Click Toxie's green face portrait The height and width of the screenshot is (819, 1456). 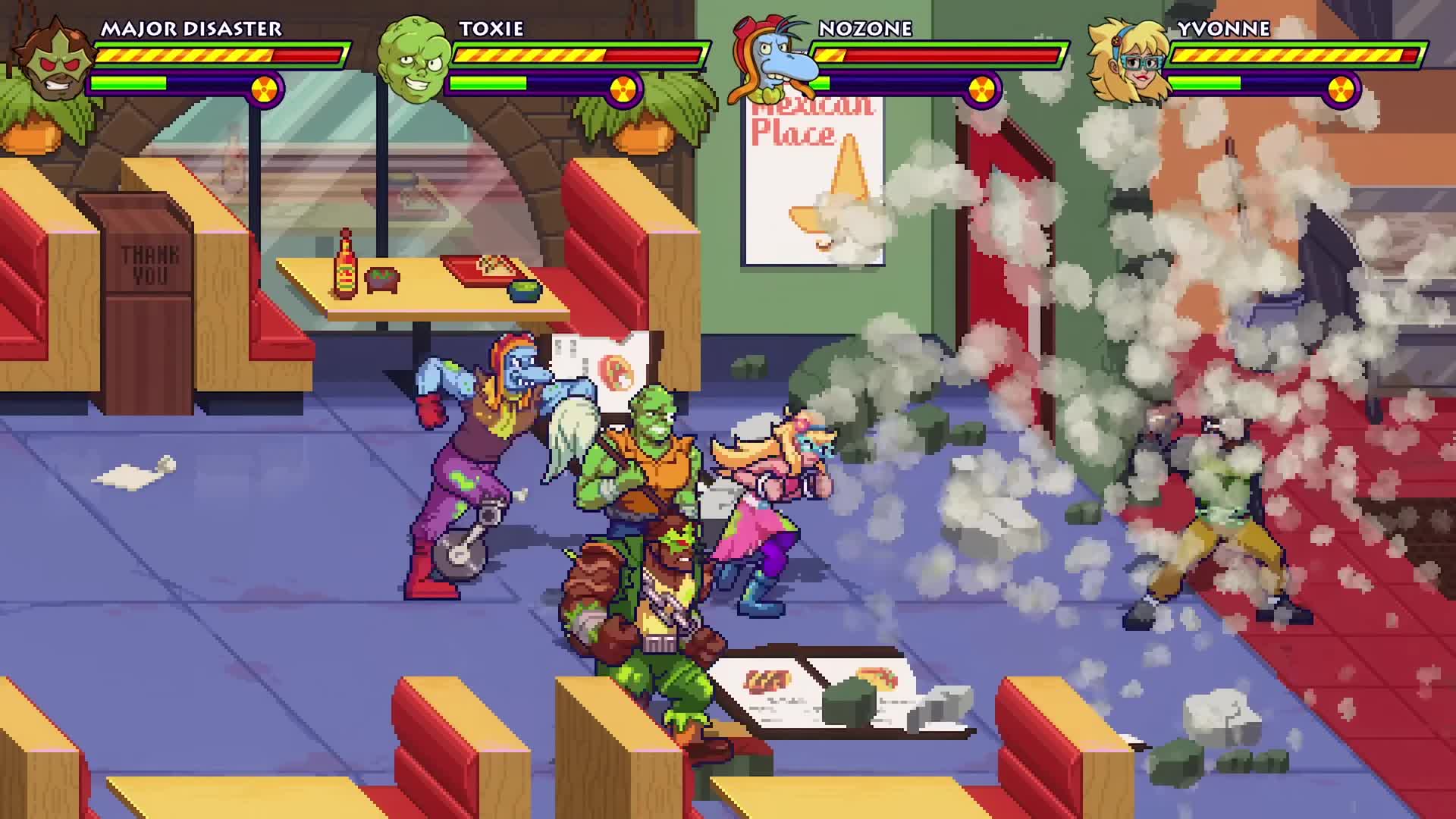[409, 61]
